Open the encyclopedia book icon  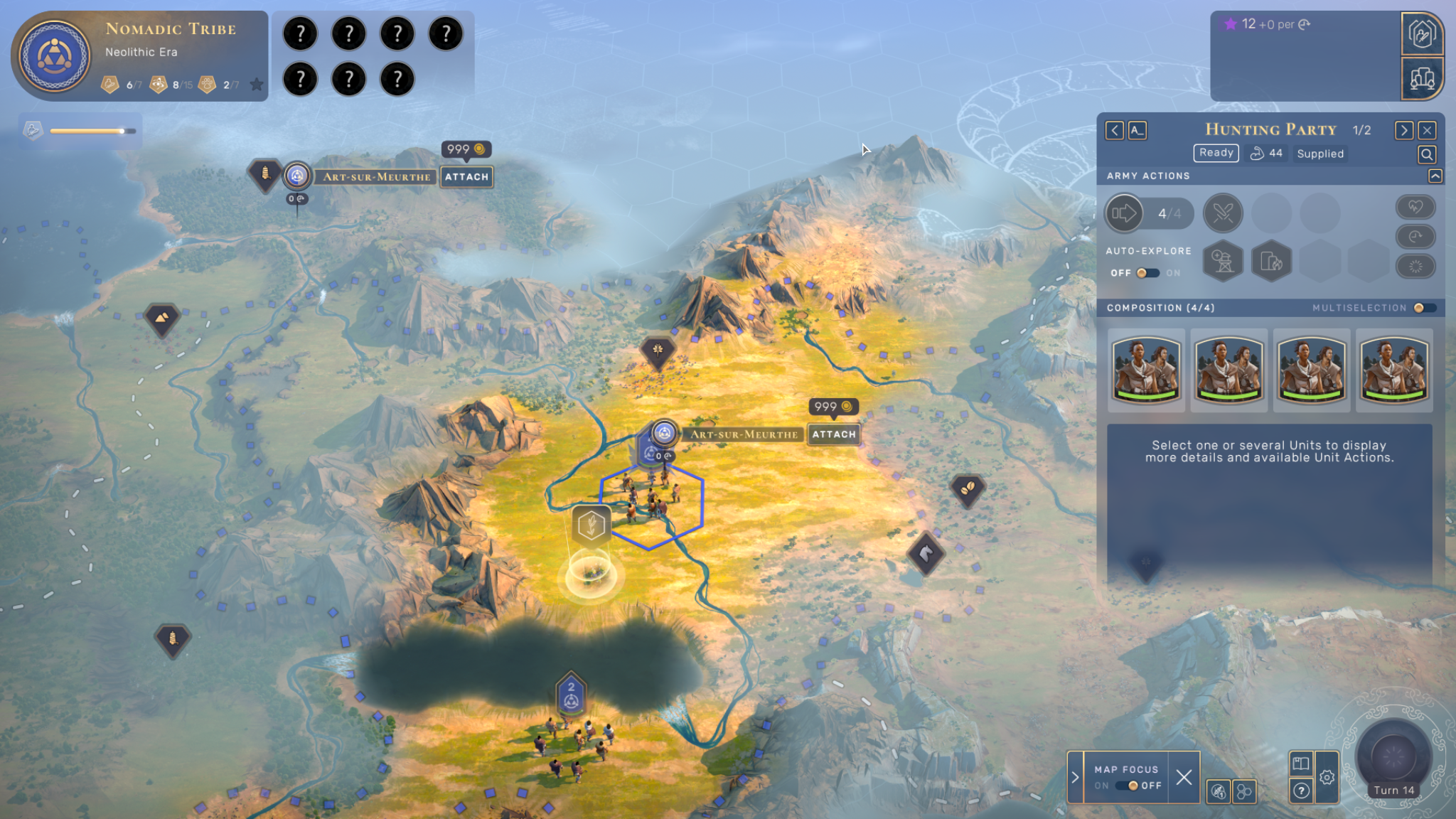point(1301,764)
